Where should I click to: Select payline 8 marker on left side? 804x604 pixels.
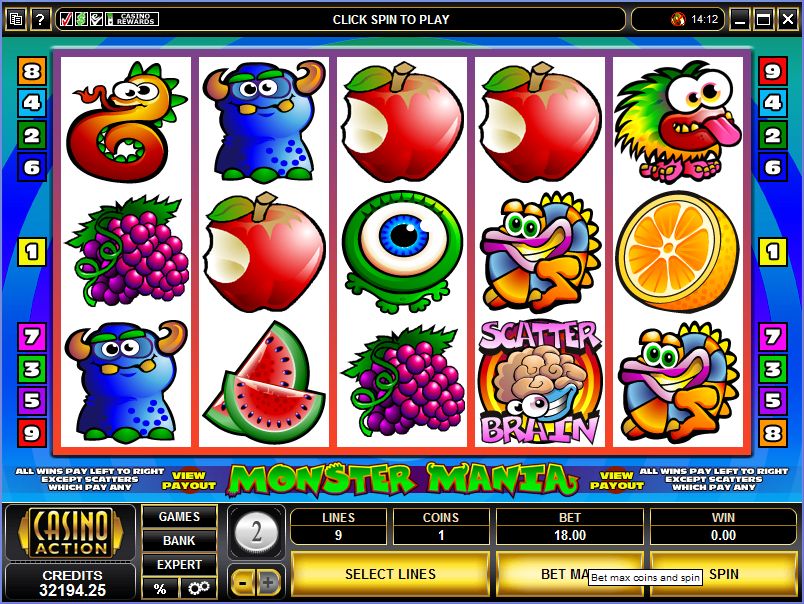point(32,71)
